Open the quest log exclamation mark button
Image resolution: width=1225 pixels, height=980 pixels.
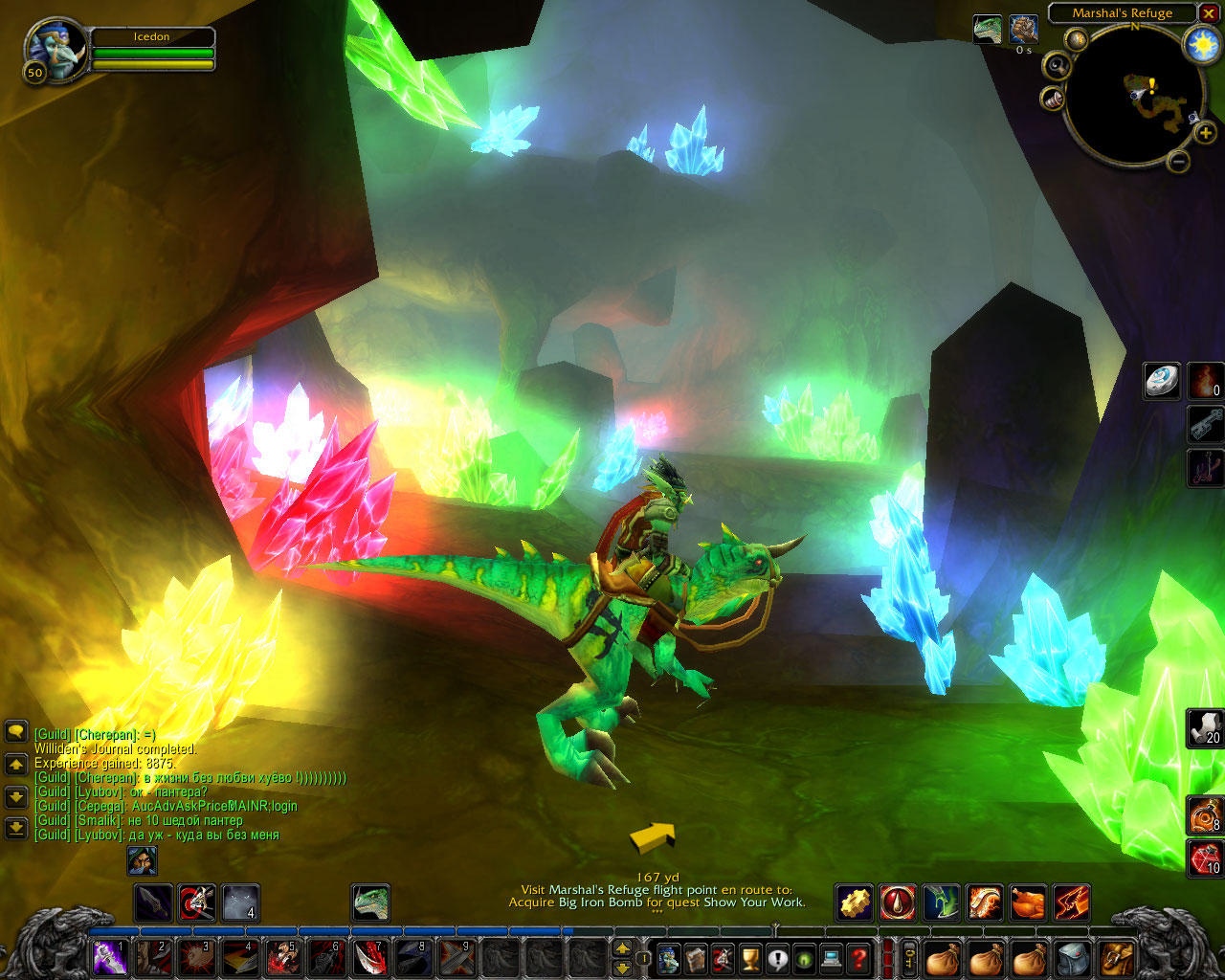point(778,957)
